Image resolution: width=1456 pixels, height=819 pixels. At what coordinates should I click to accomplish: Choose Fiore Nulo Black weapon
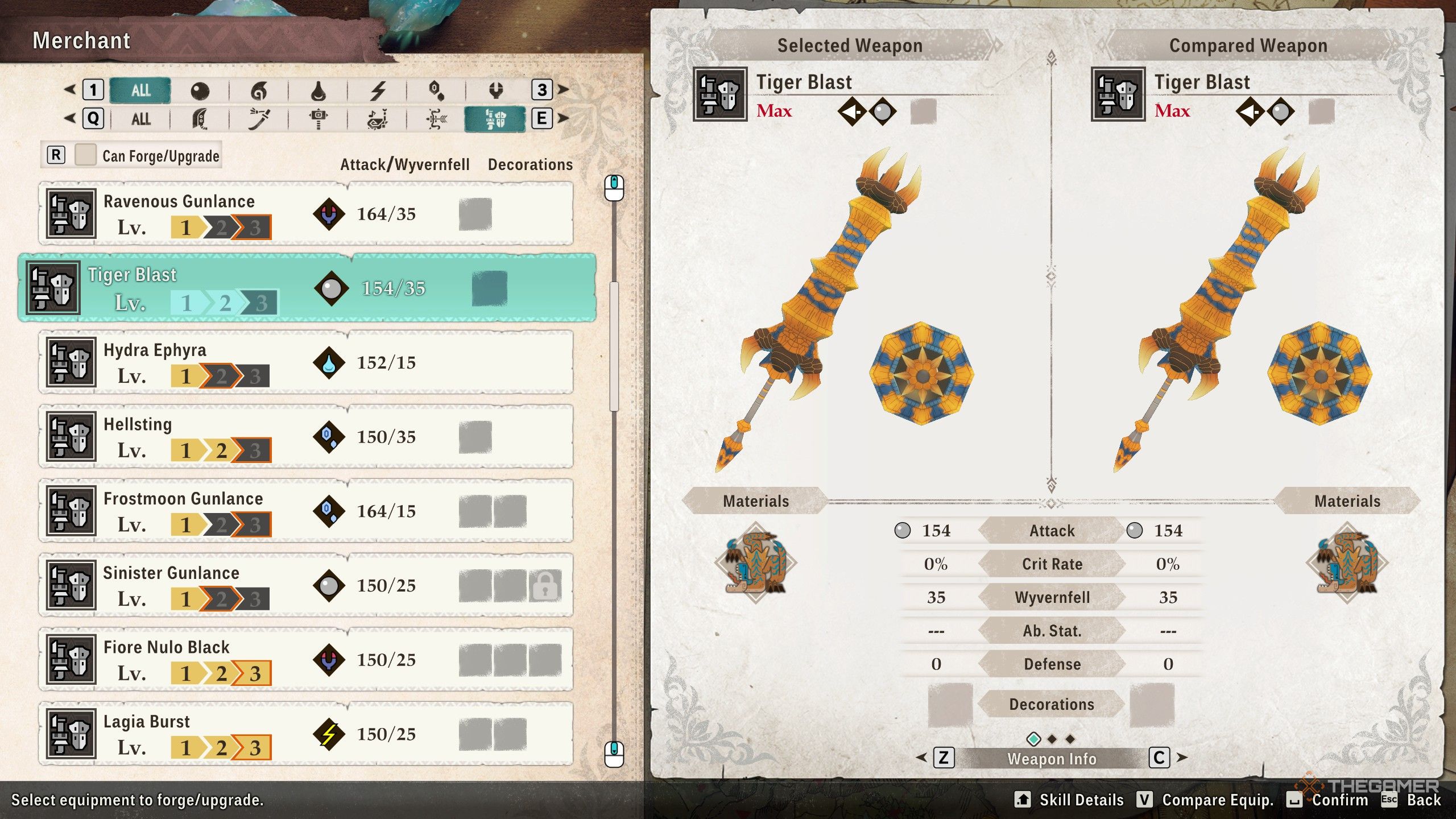tap(306, 660)
